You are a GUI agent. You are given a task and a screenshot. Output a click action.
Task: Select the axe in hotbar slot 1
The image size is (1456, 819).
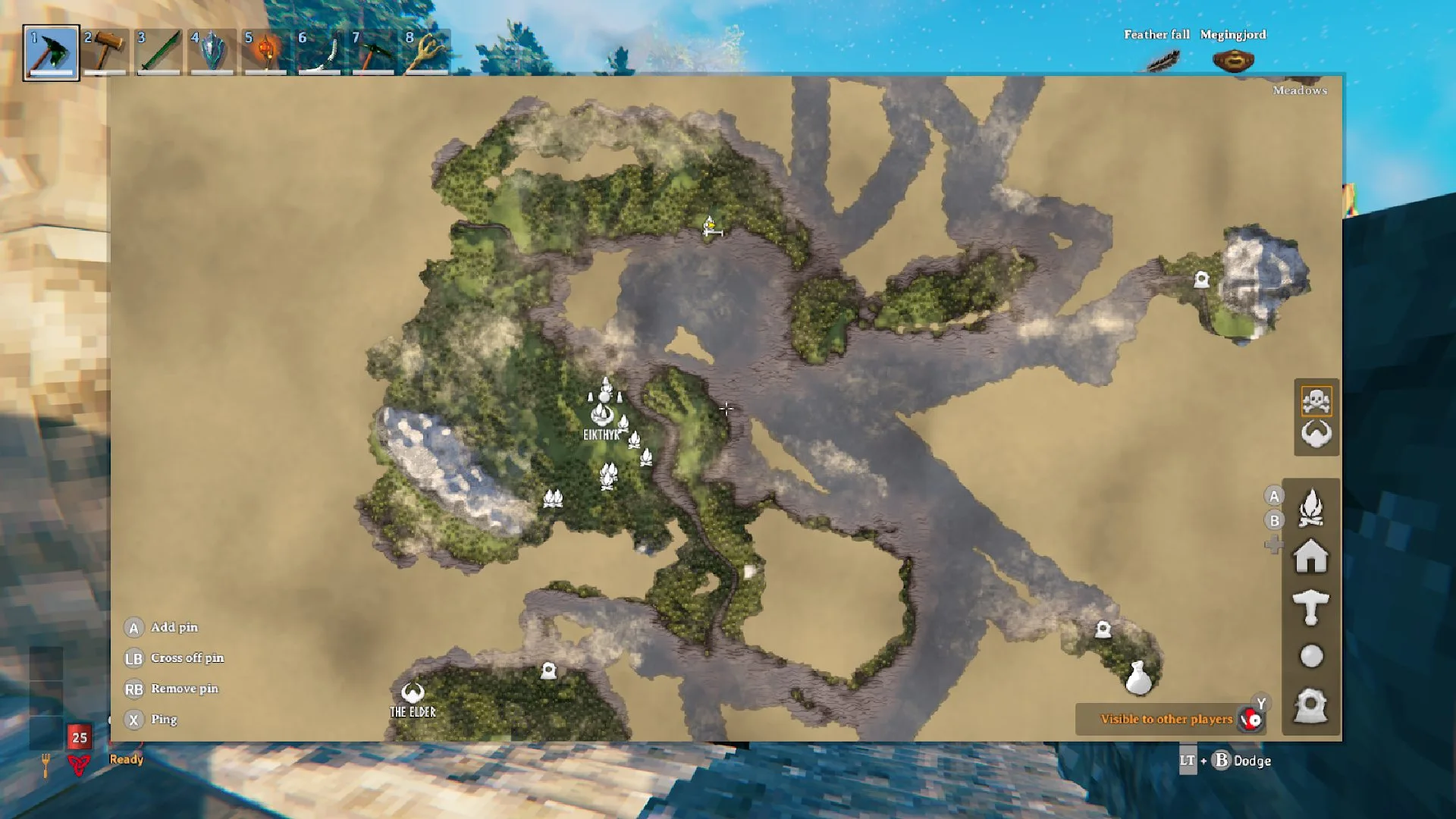click(51, 52)
